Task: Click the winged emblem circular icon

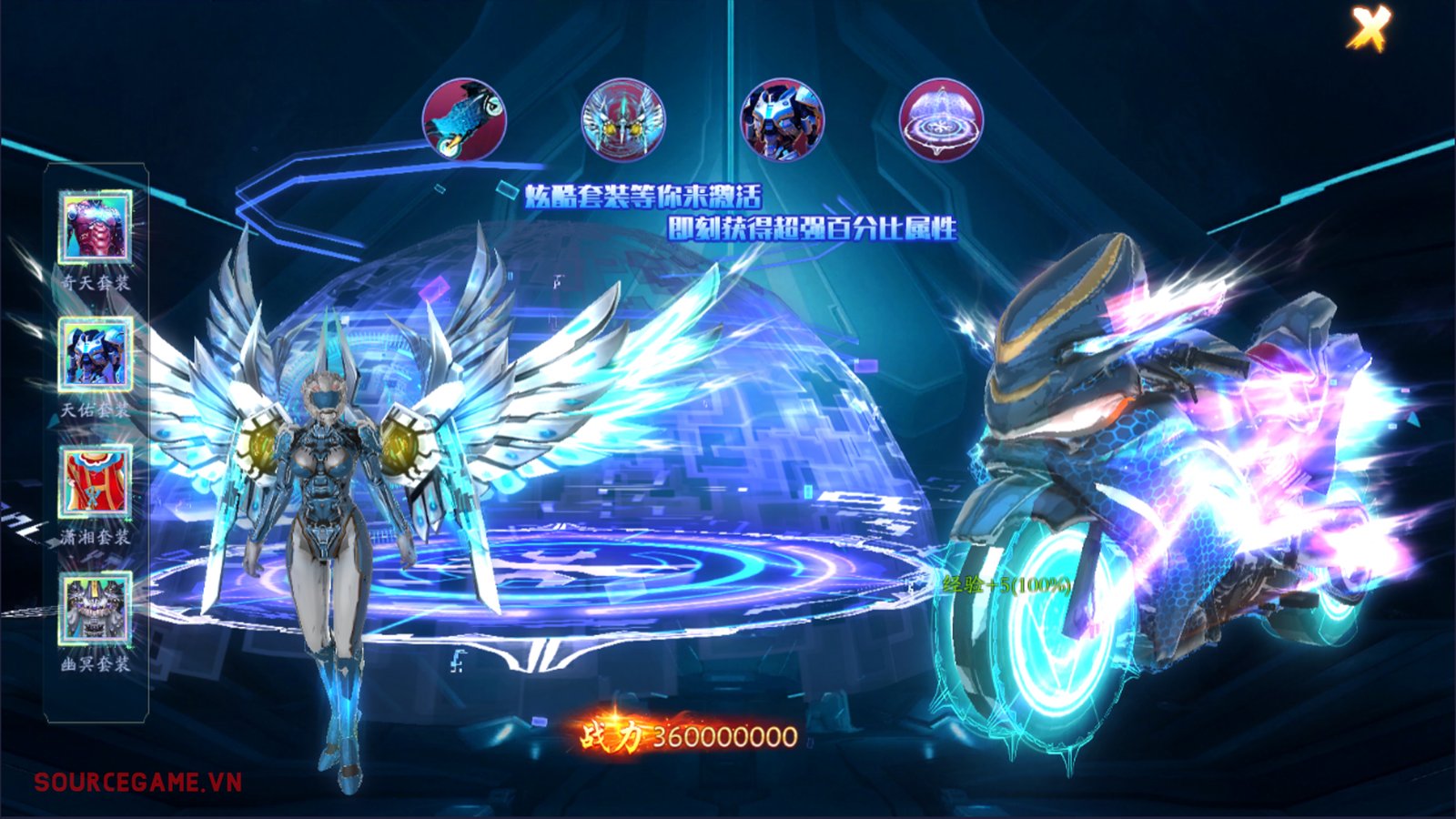Action: (623, 119)
